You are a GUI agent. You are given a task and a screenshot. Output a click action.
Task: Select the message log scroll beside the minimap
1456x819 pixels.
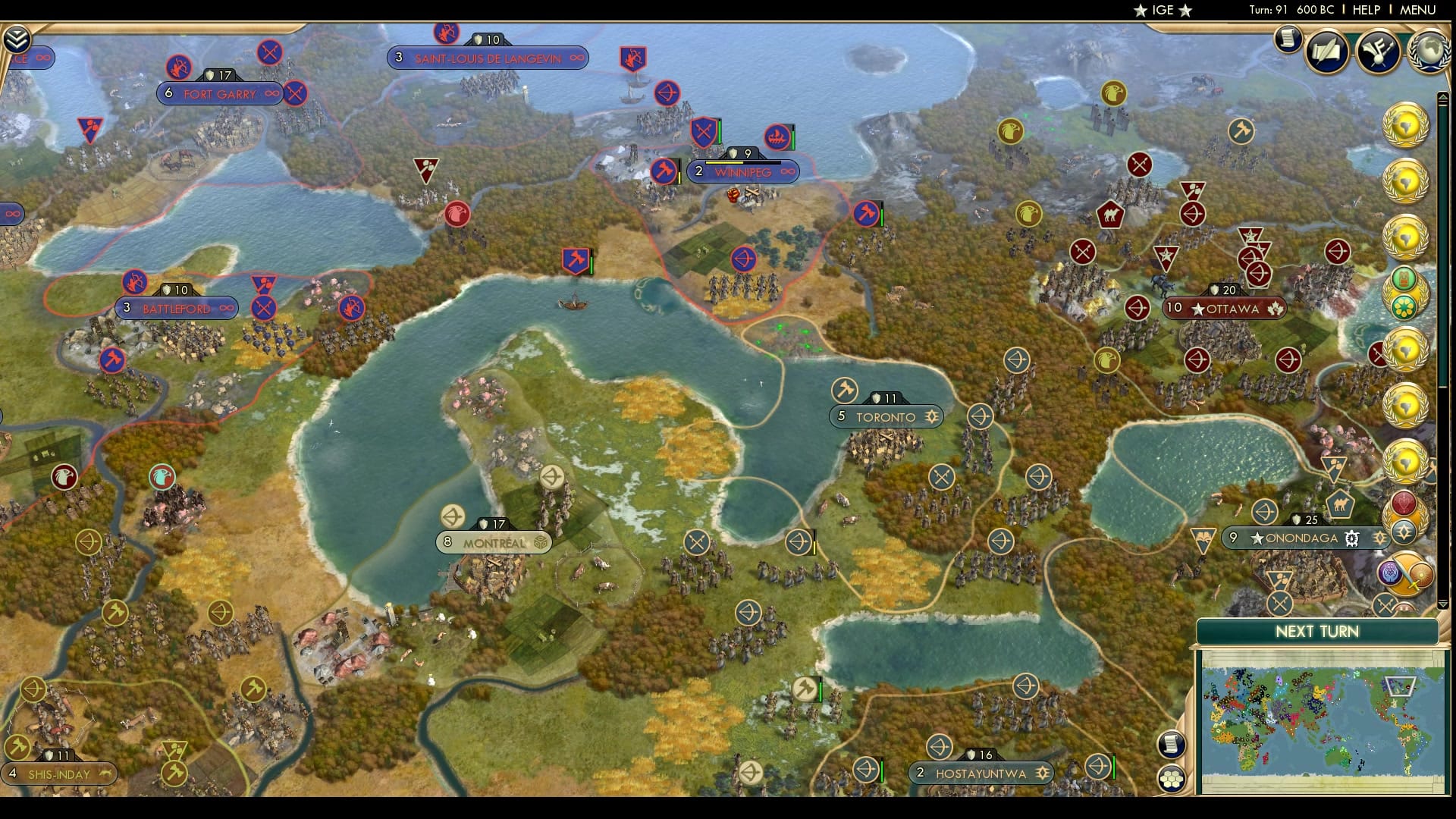tap(1172, 744)
